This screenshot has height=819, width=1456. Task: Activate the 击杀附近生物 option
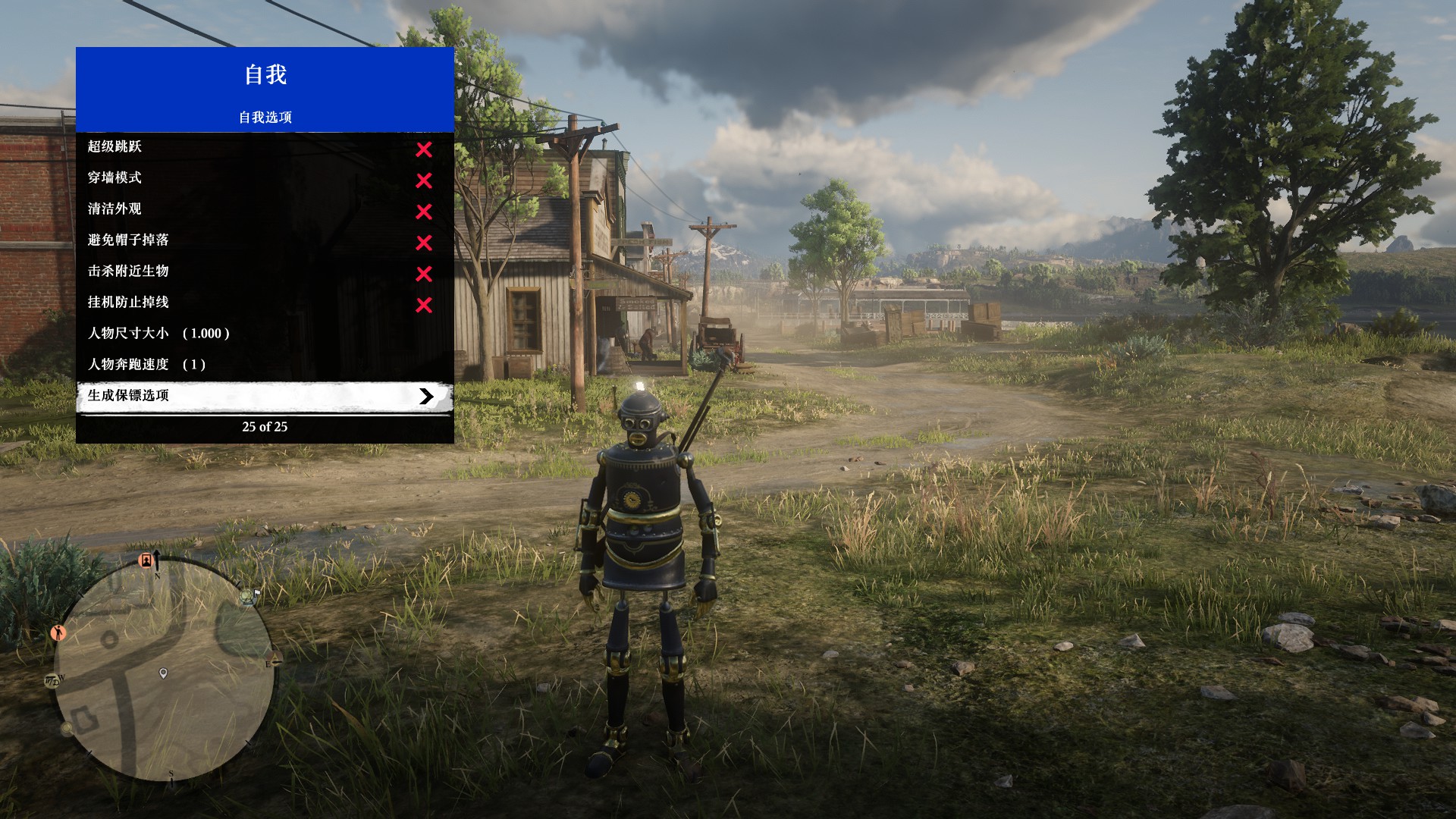click(x=265, y=272)
